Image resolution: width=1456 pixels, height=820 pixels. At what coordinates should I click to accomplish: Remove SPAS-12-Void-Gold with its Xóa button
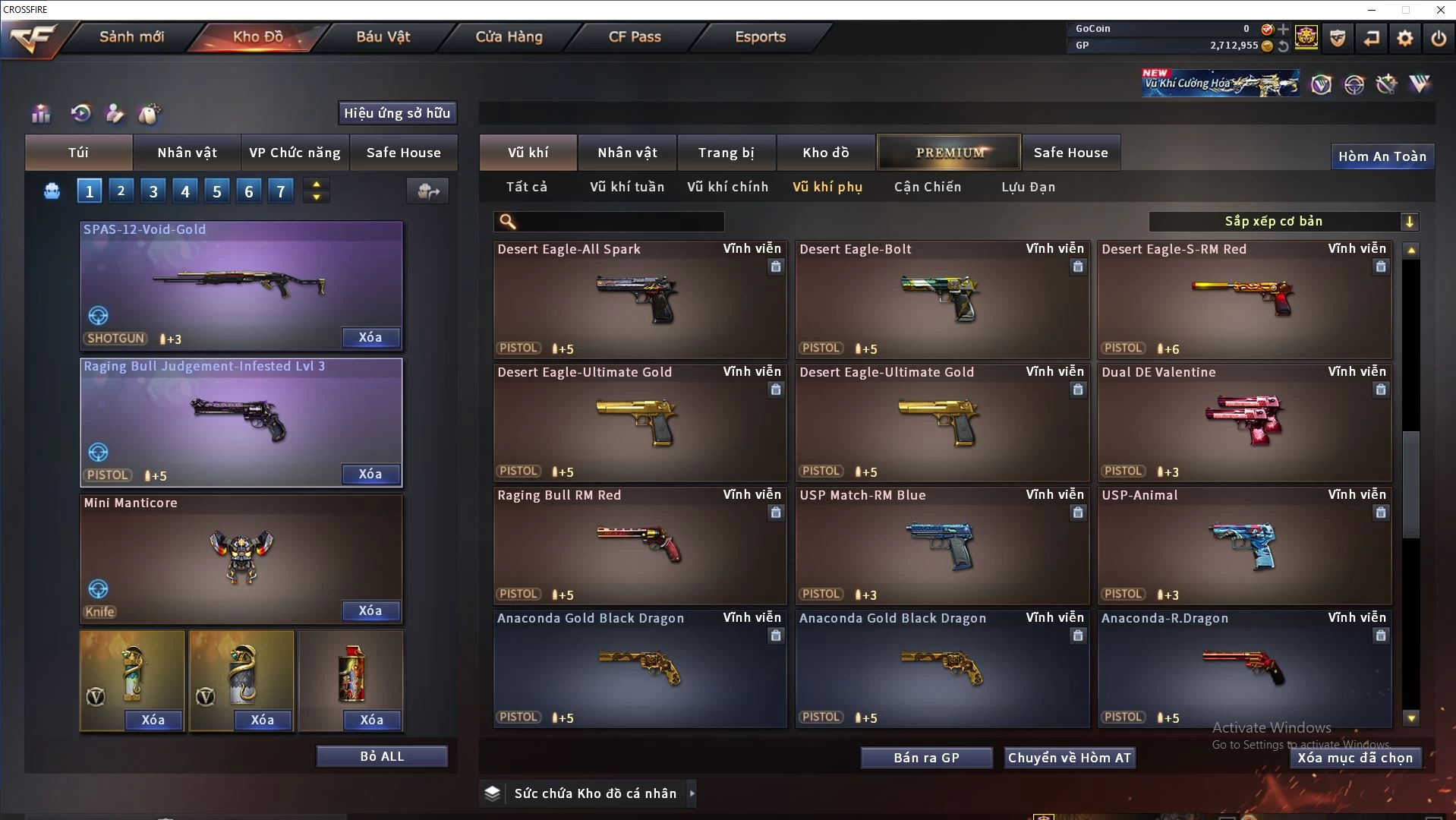[x=370, y=337]
